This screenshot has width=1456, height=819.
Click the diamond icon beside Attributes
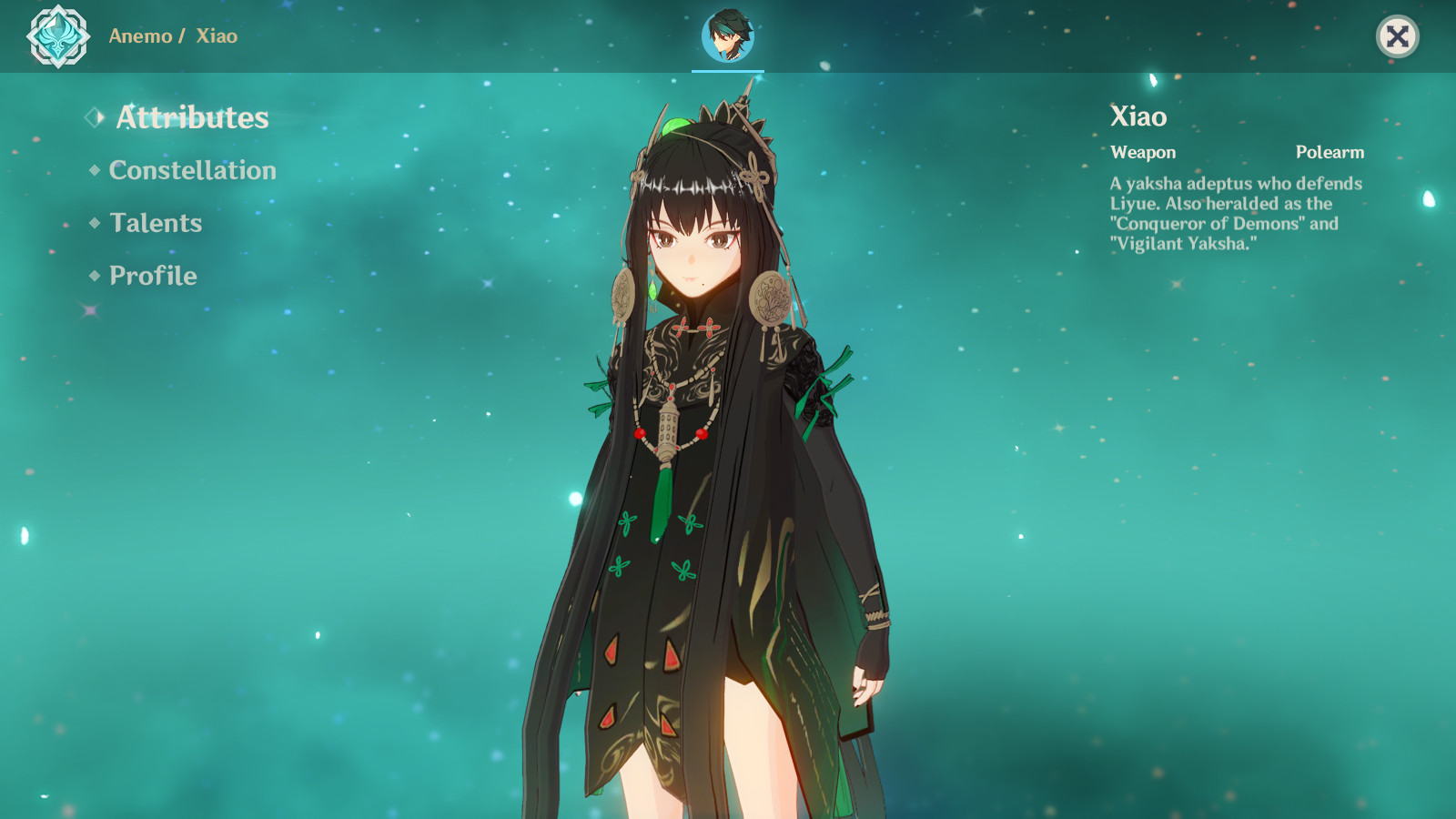point(91,116)
